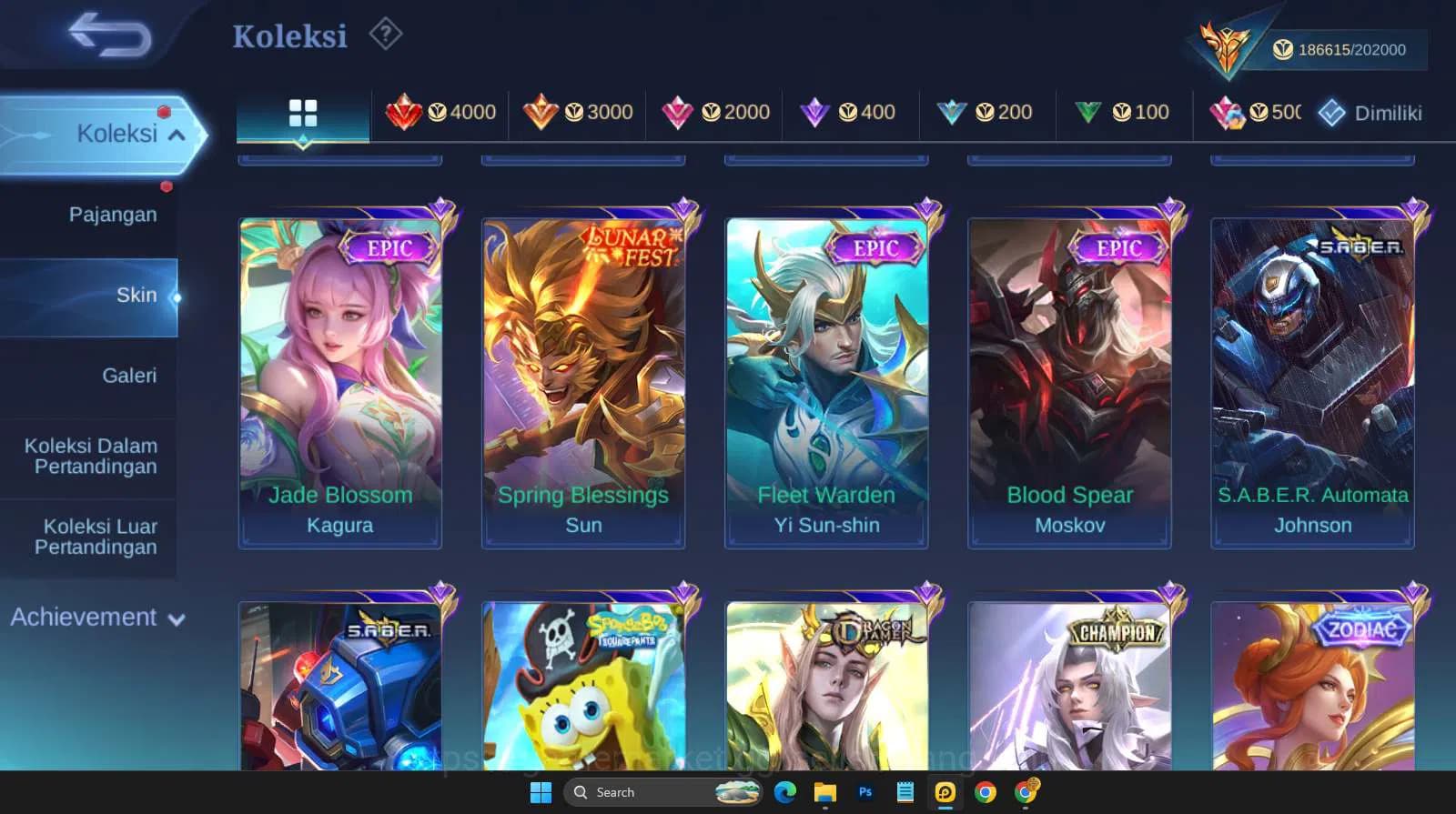Switch to the Galeri tab

(130, 375)
